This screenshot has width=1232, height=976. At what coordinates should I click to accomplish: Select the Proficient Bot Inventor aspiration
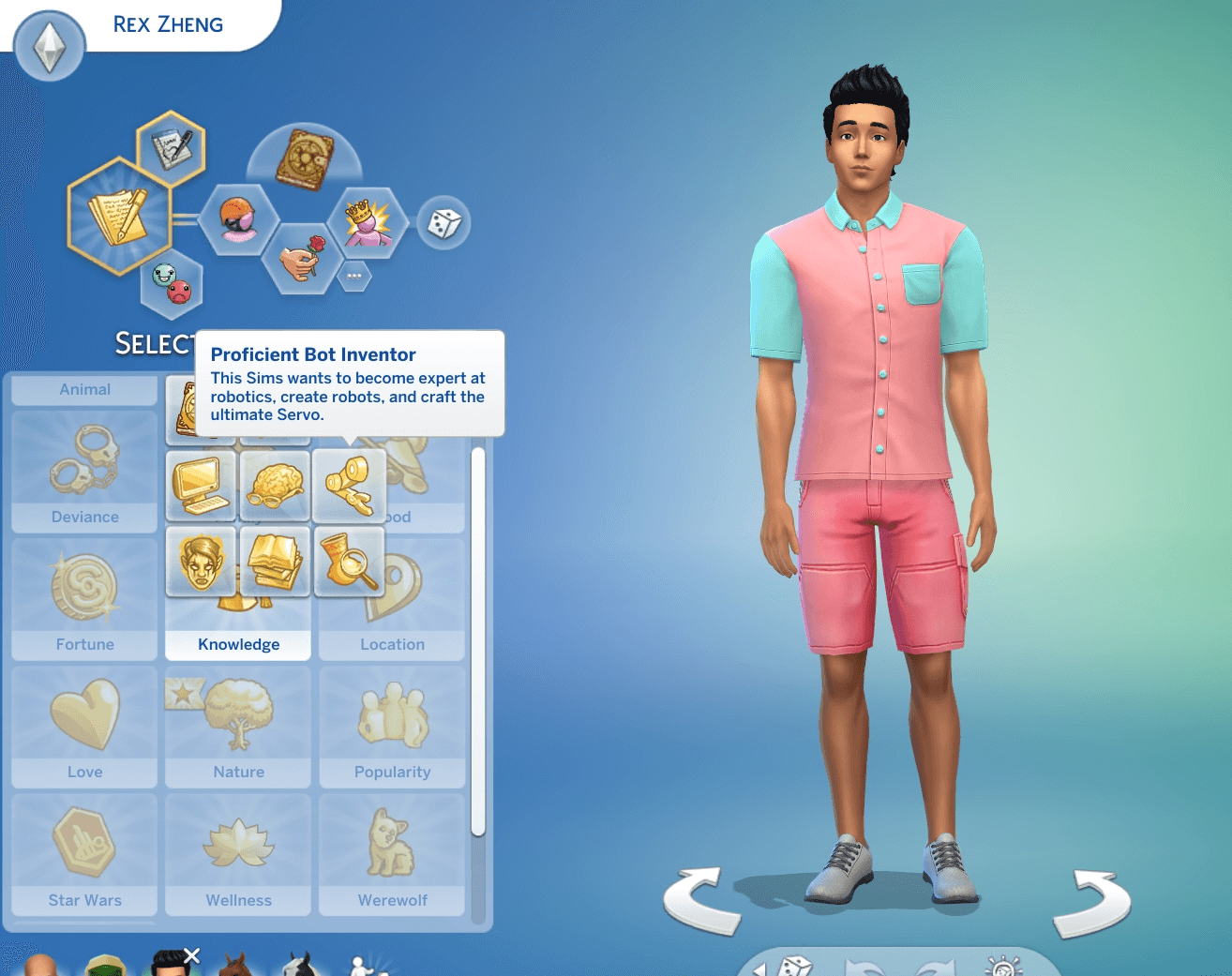350,486
